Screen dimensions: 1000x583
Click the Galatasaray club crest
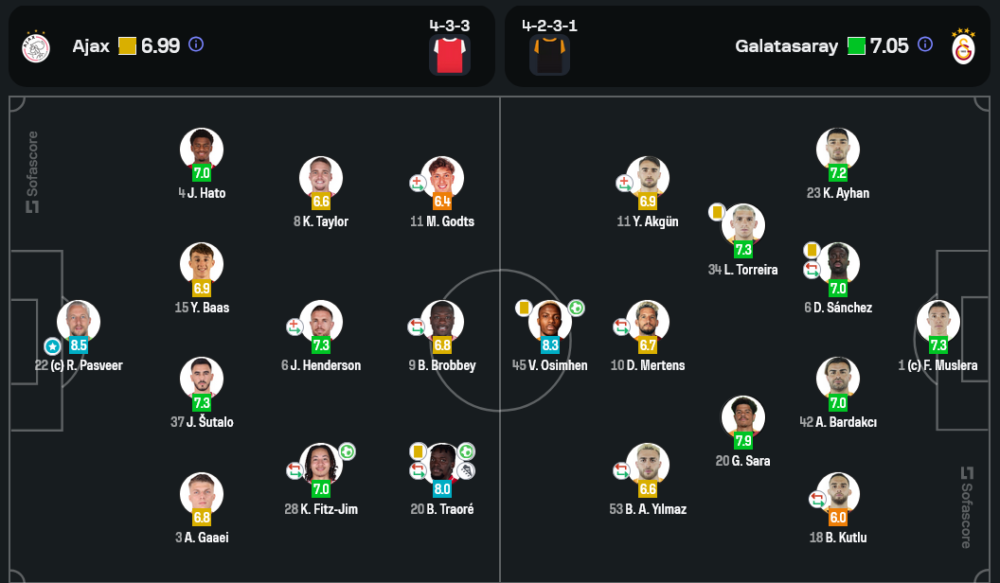[963, 46]
